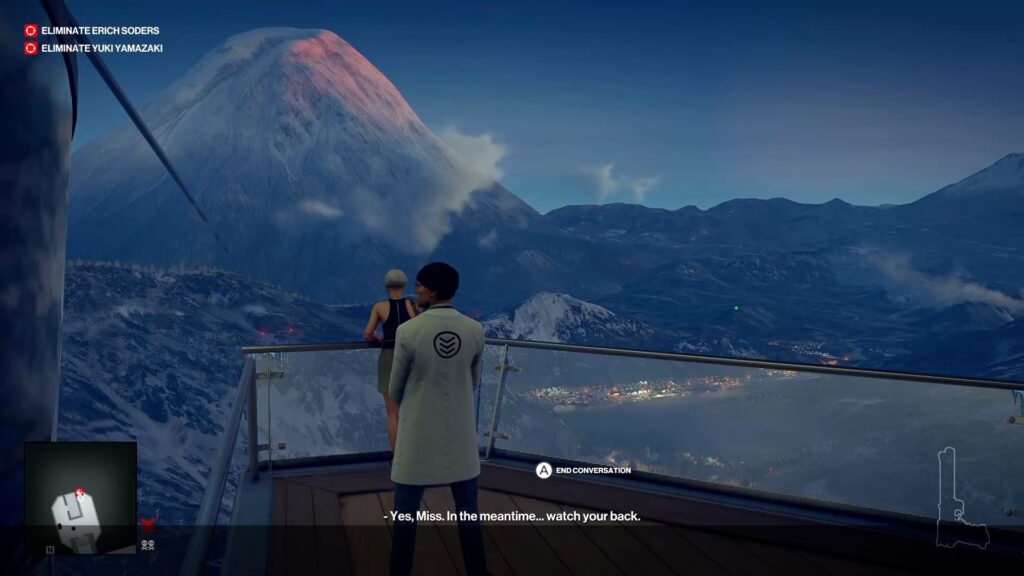Select the equipped pistol weapon icon
Image resolution: width=1024 pixels, height=576 pixels.
pyautogui.click(x=960, y=500)
